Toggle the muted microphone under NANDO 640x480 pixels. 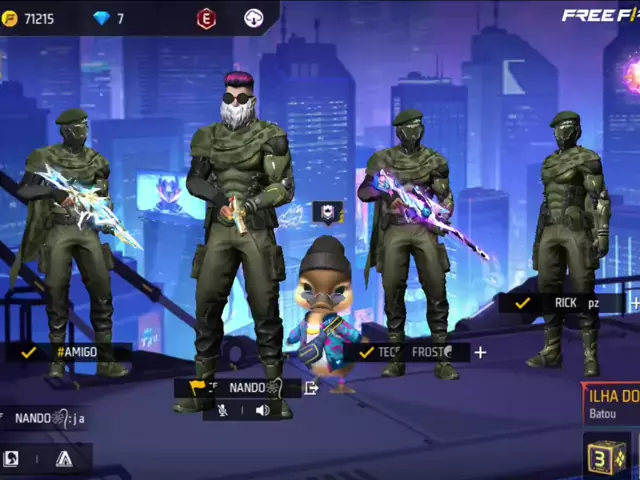[x=223, y=410]
